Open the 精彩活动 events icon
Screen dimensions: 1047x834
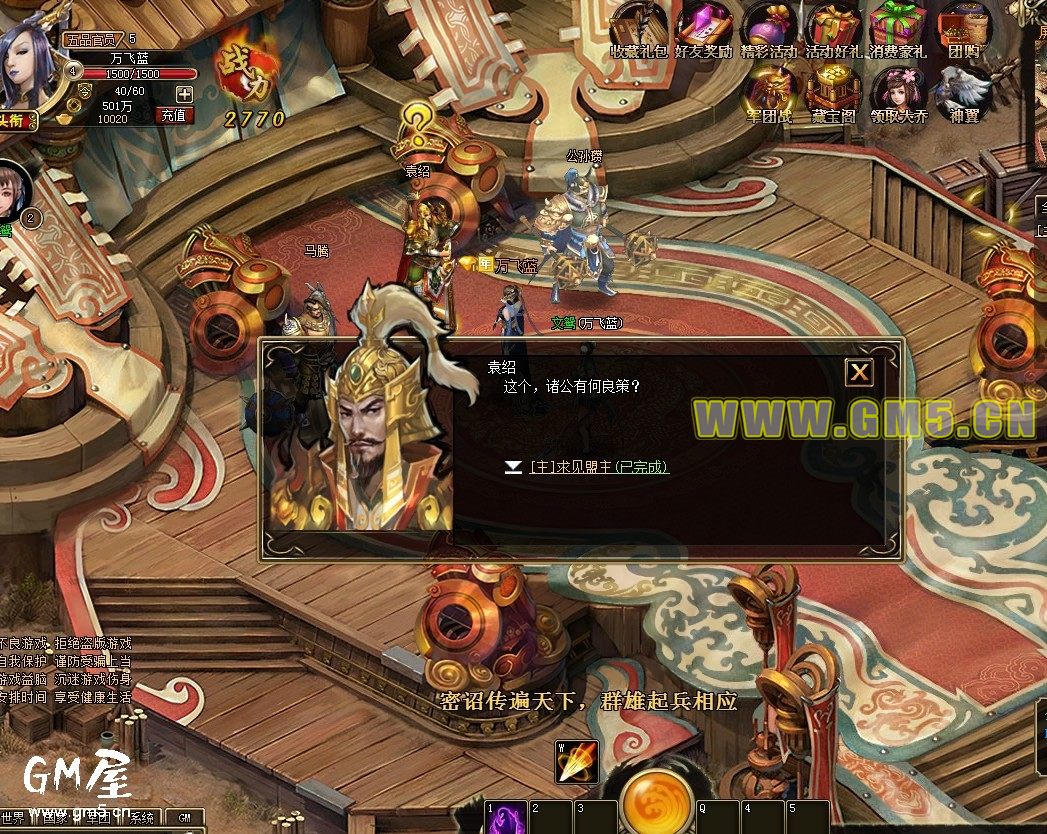[x=768, y=28]
